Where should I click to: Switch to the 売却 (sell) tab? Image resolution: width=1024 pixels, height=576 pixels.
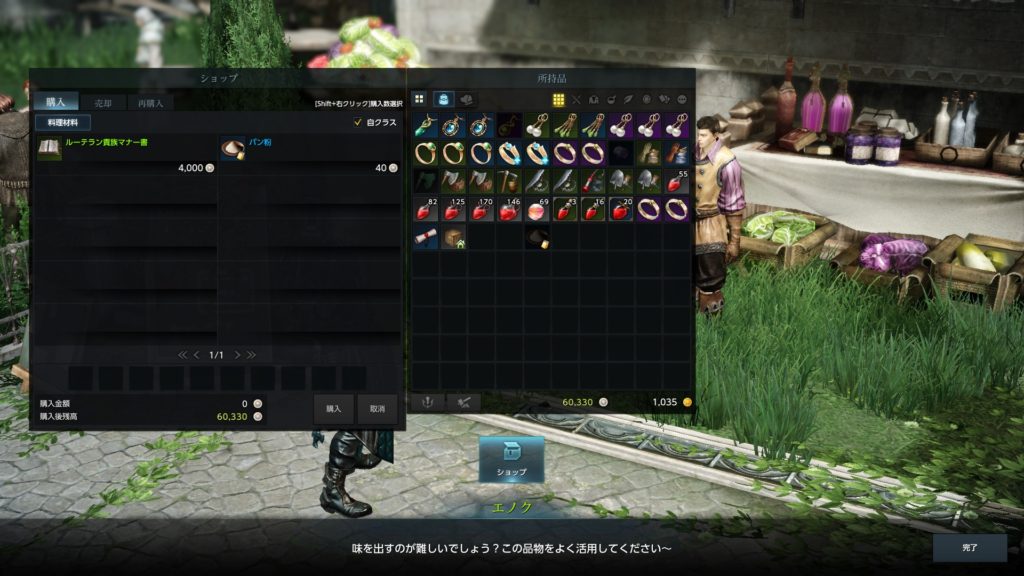(x=103, y=102)
